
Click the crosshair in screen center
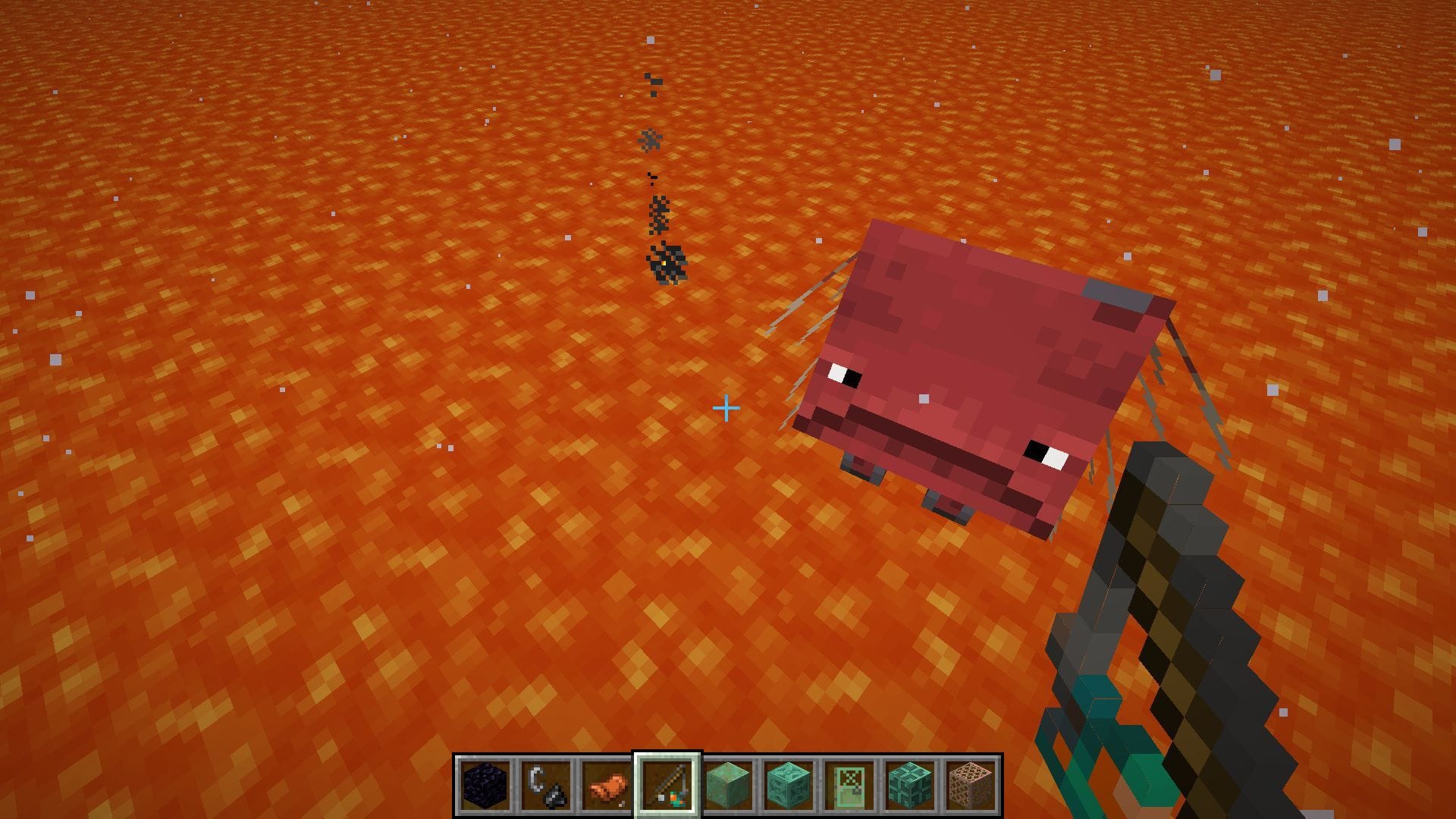(727, 409)
